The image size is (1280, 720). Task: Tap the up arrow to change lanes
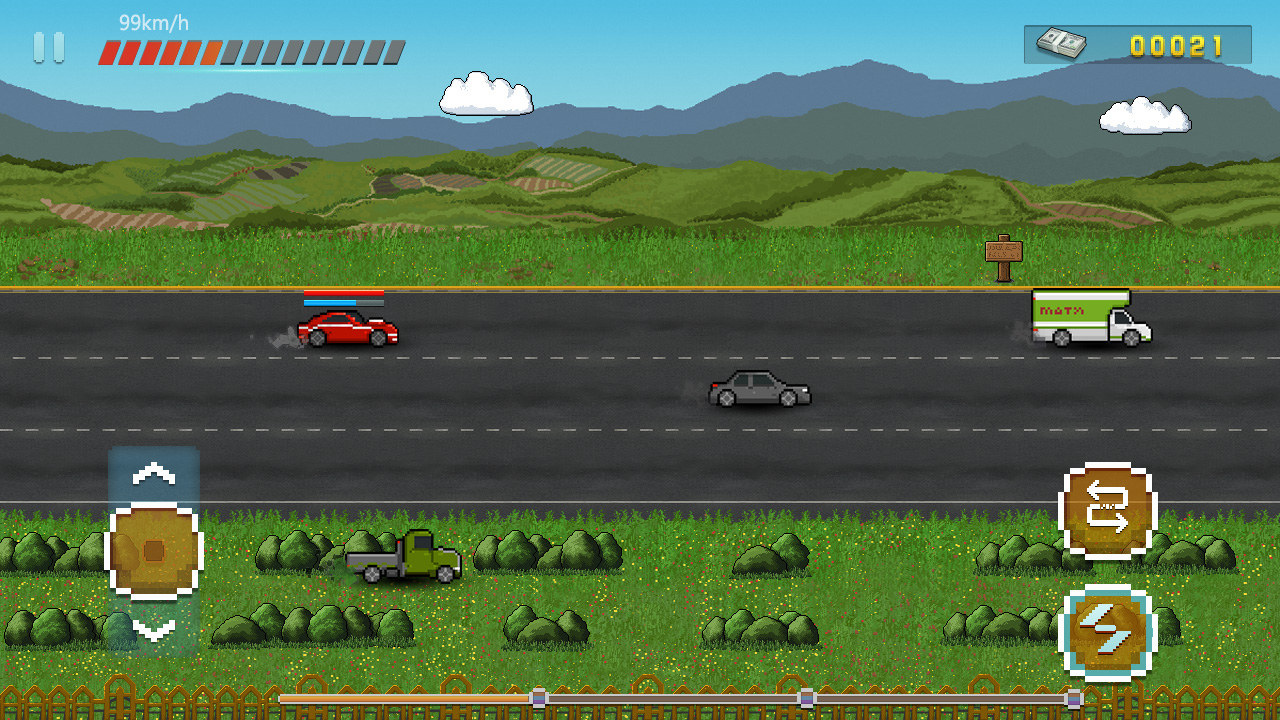tap(154, 474)
